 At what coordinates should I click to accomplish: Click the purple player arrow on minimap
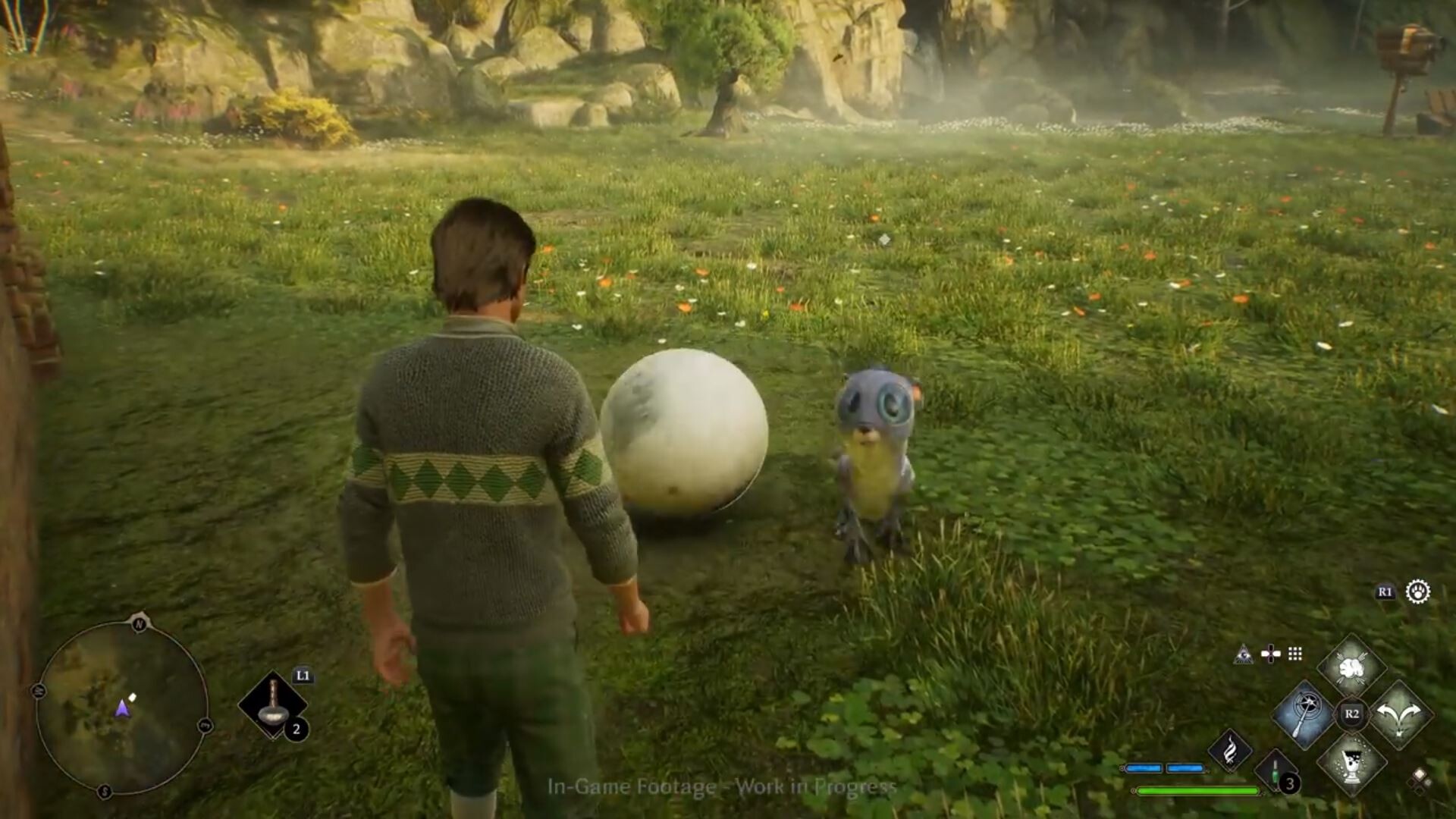click(x=122, y=709)
